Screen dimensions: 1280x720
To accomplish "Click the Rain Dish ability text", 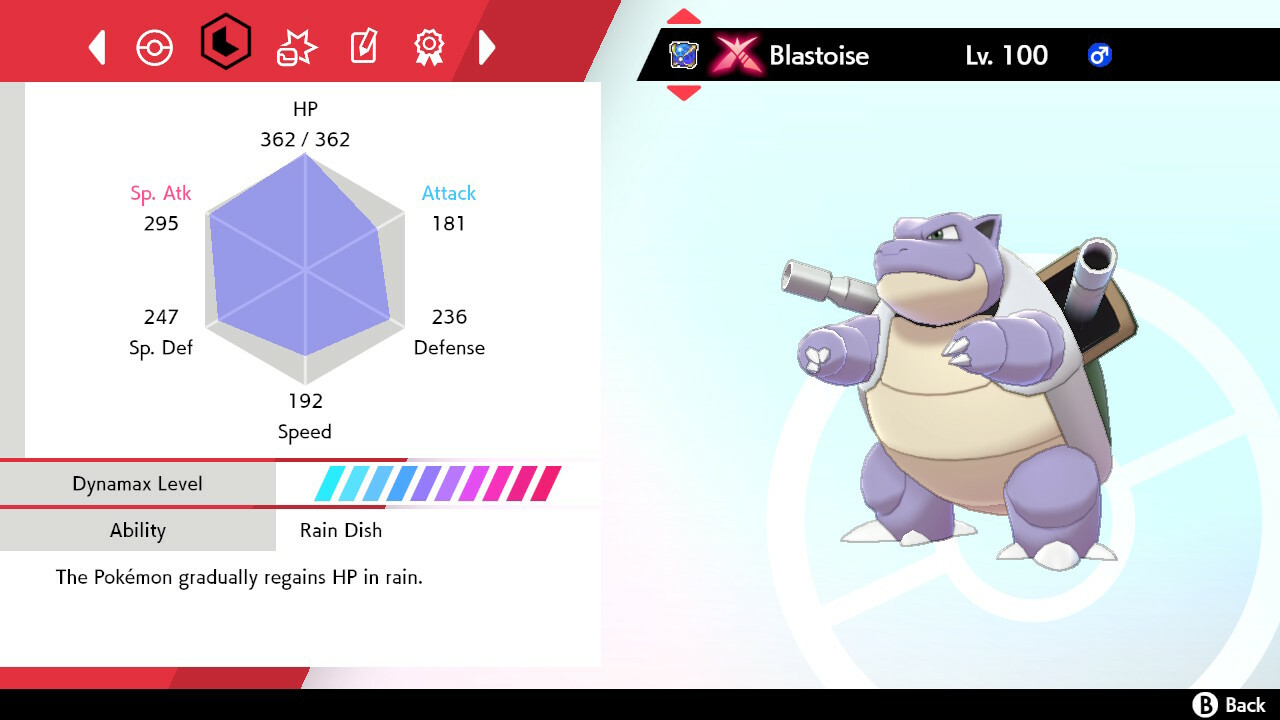I will click(x=340, y=530).
